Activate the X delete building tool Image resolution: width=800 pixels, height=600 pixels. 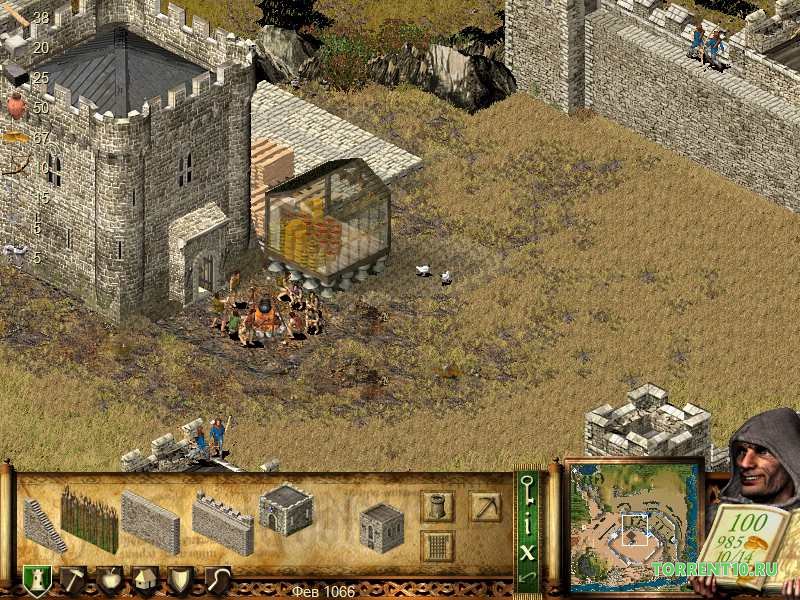[527, 550]
